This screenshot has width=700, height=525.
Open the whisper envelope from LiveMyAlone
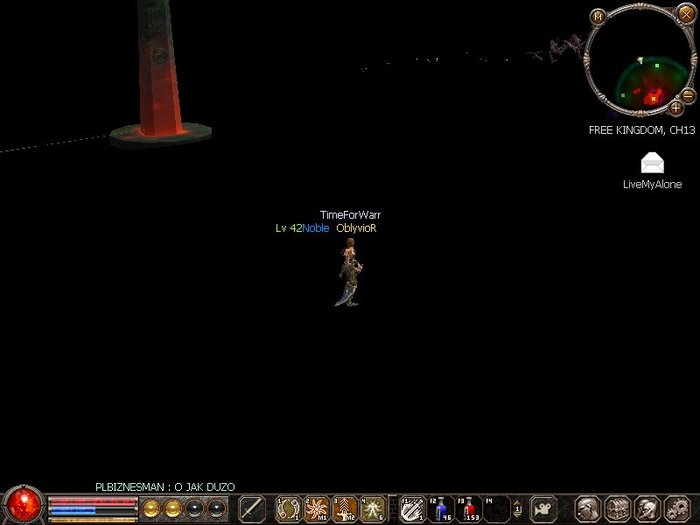coord(652,164)
